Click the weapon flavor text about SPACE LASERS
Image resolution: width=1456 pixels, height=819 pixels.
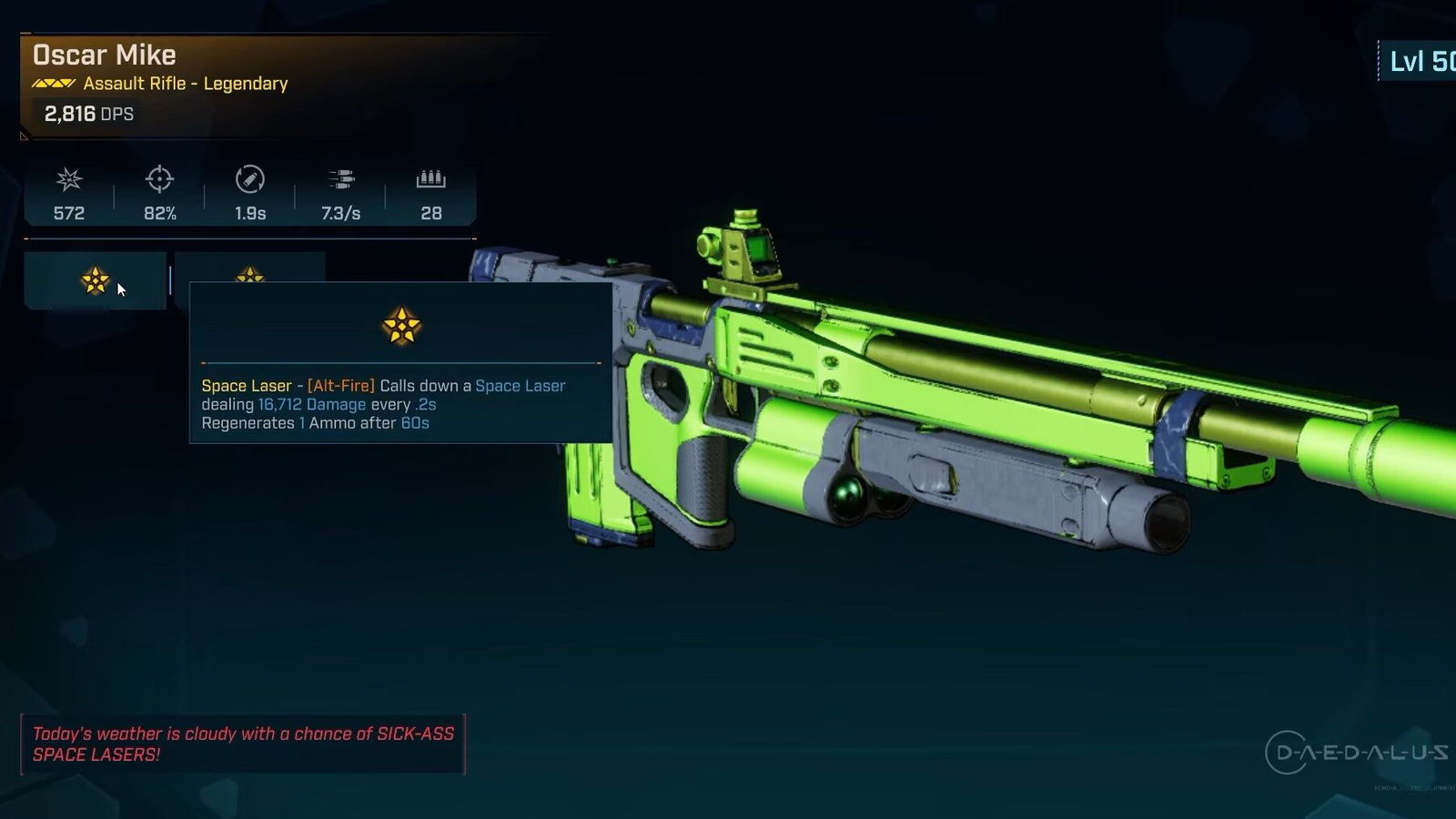point(242,743)
